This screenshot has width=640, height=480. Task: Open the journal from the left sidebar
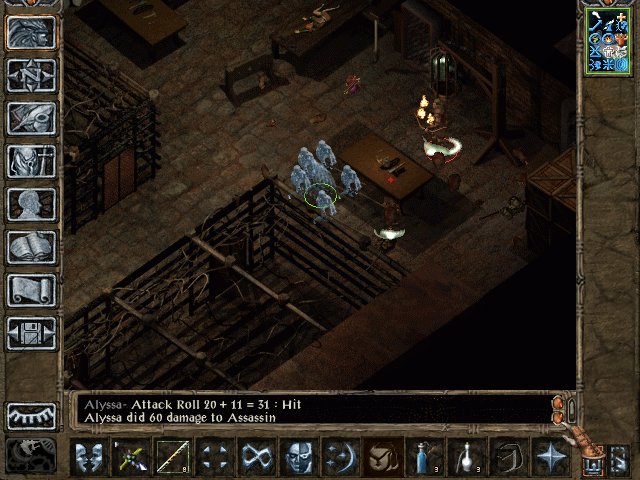(31, 118)
